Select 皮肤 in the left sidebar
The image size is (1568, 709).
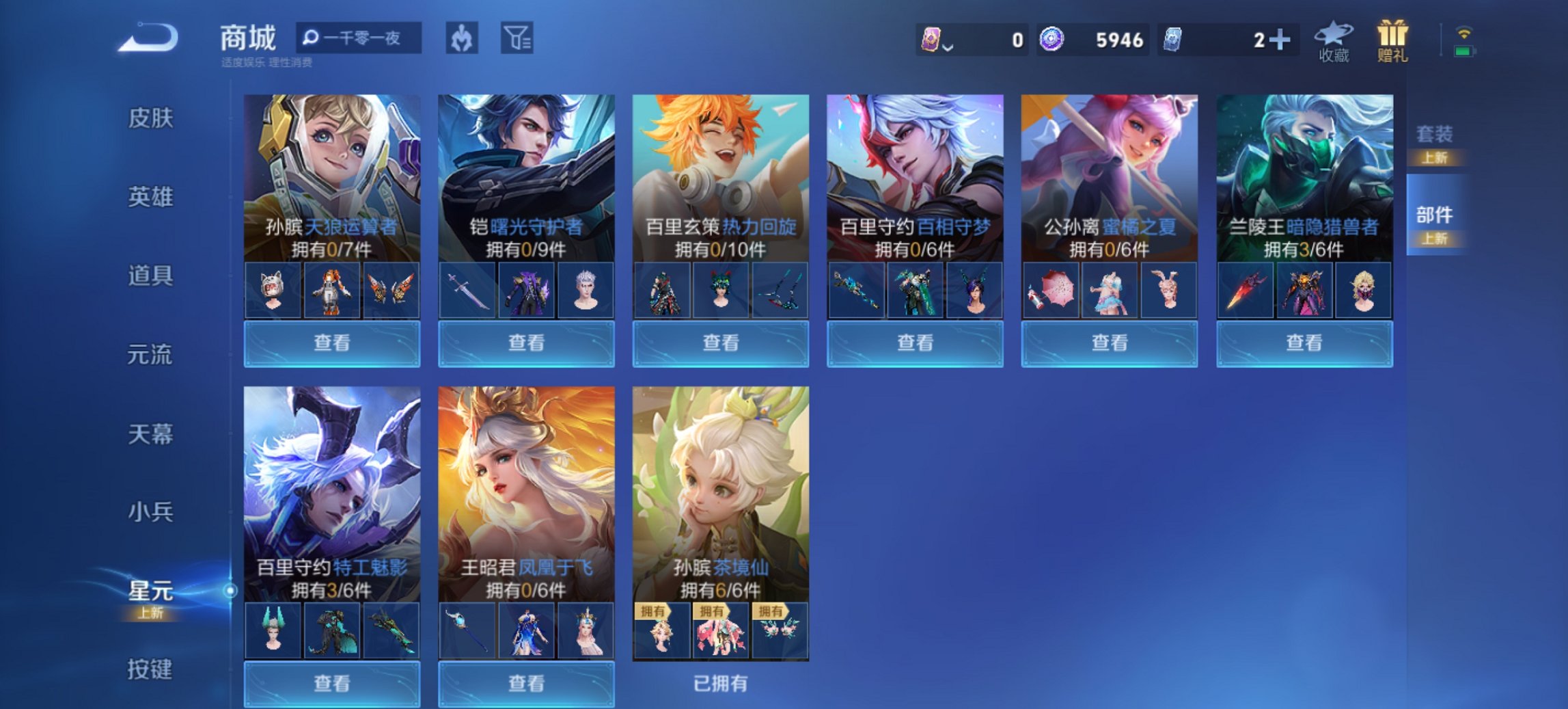[151, 118]
